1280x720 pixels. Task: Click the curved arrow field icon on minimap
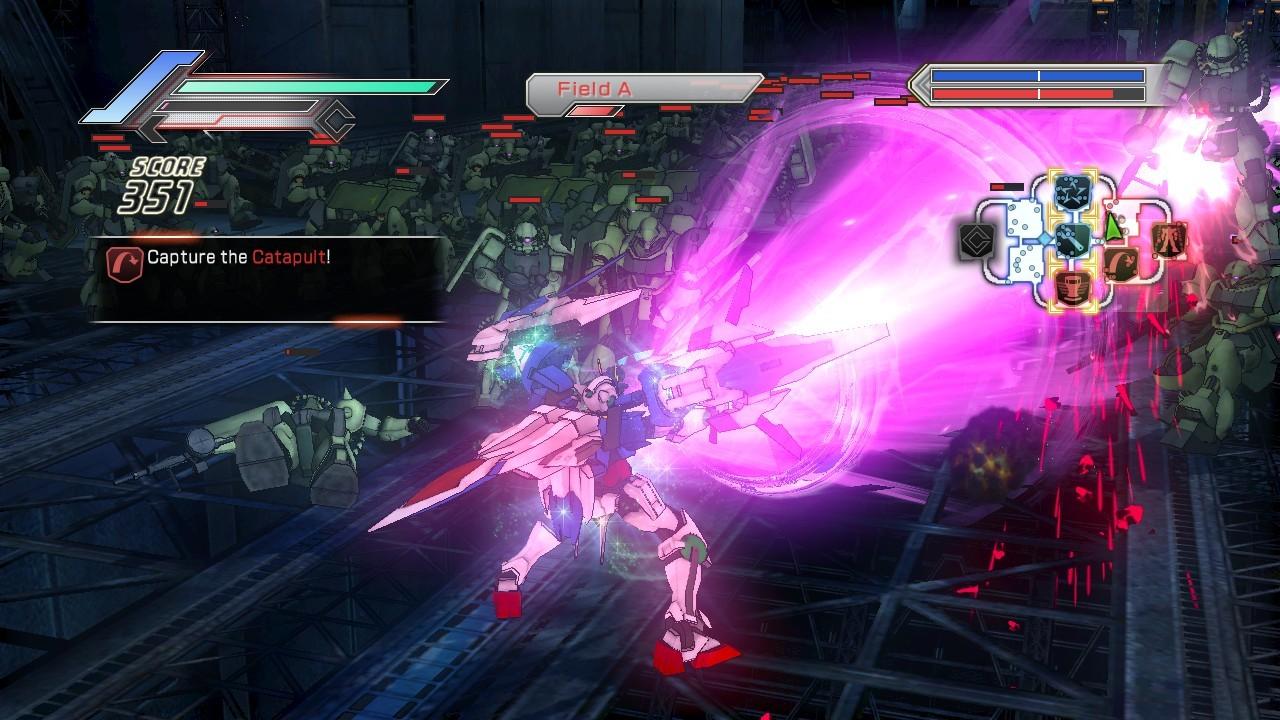pyautogui.click(x=1119, y=262)
